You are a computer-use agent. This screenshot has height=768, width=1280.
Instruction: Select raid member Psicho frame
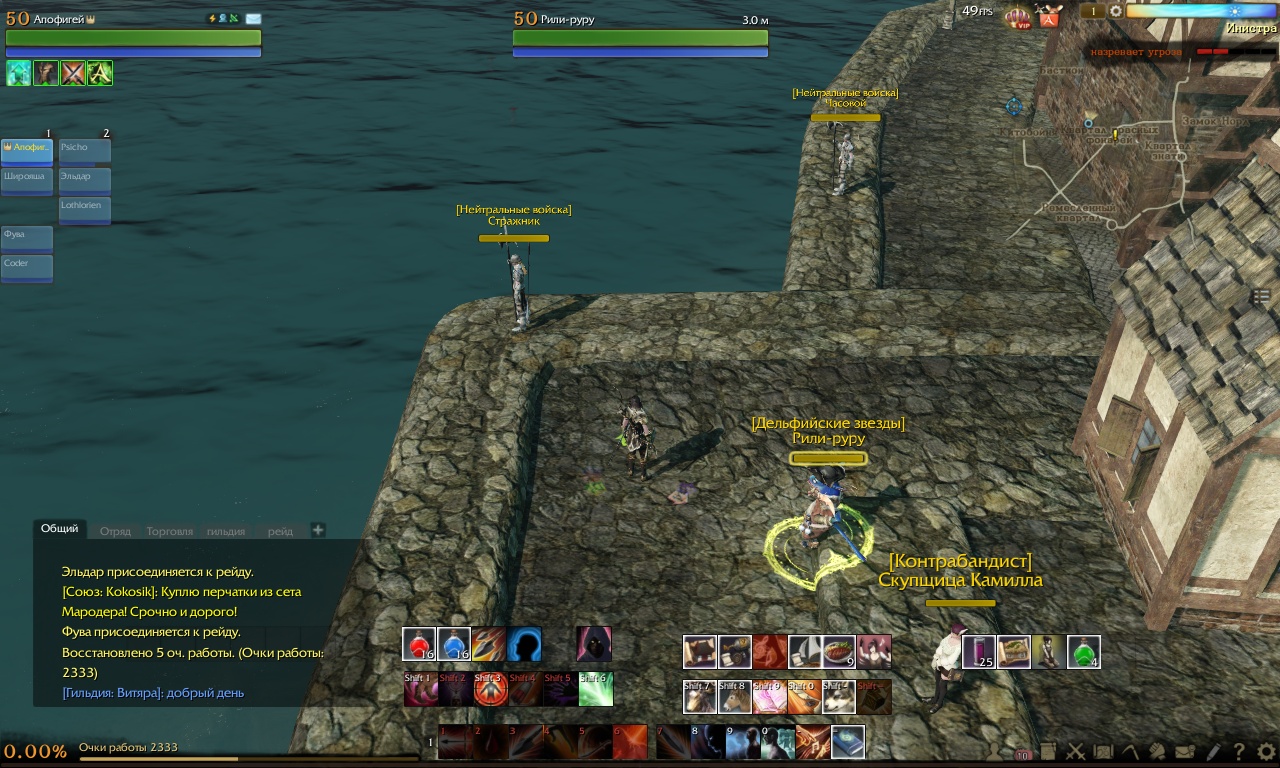pos(85,150)
